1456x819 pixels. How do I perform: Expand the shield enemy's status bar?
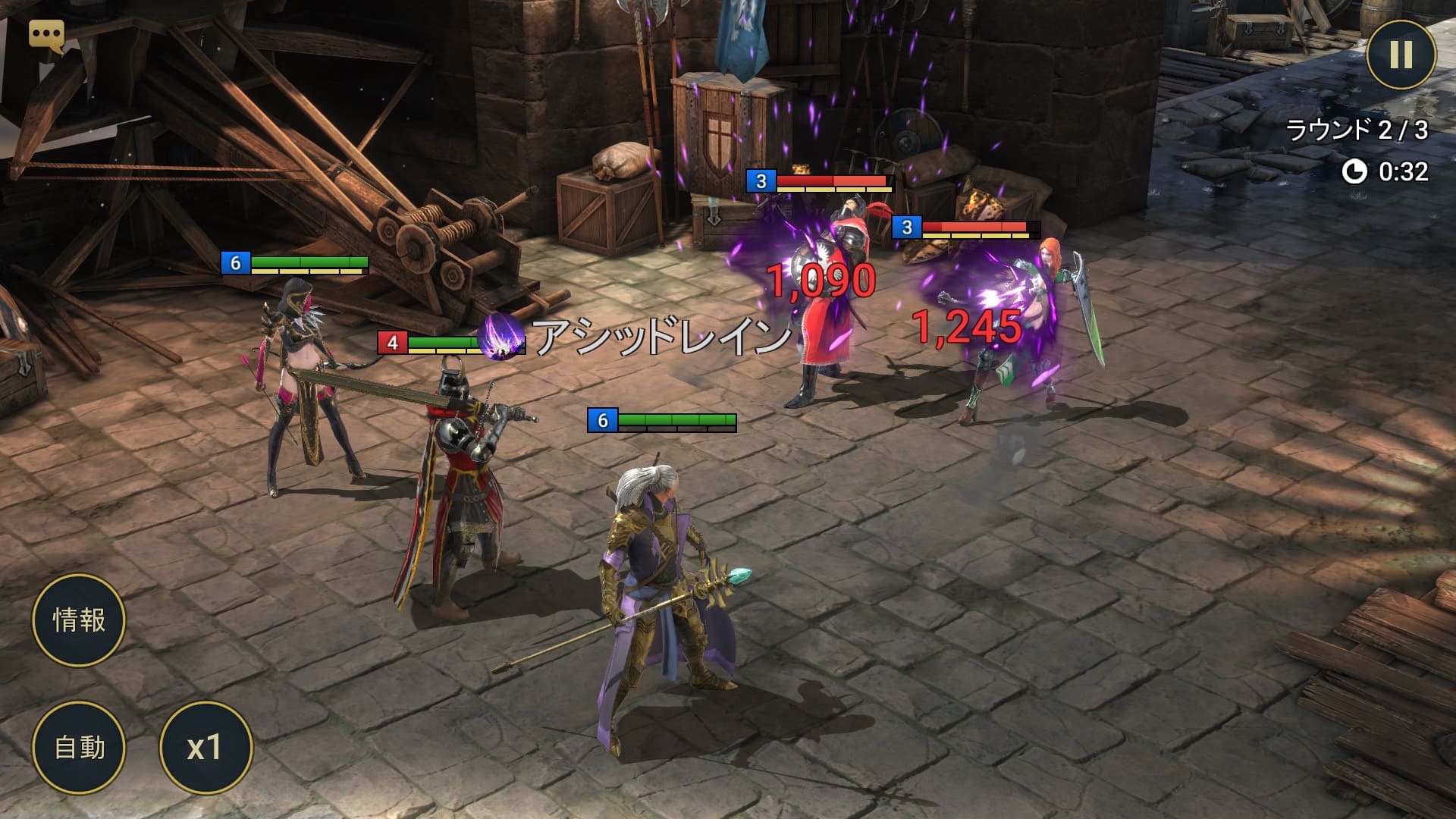978,227
